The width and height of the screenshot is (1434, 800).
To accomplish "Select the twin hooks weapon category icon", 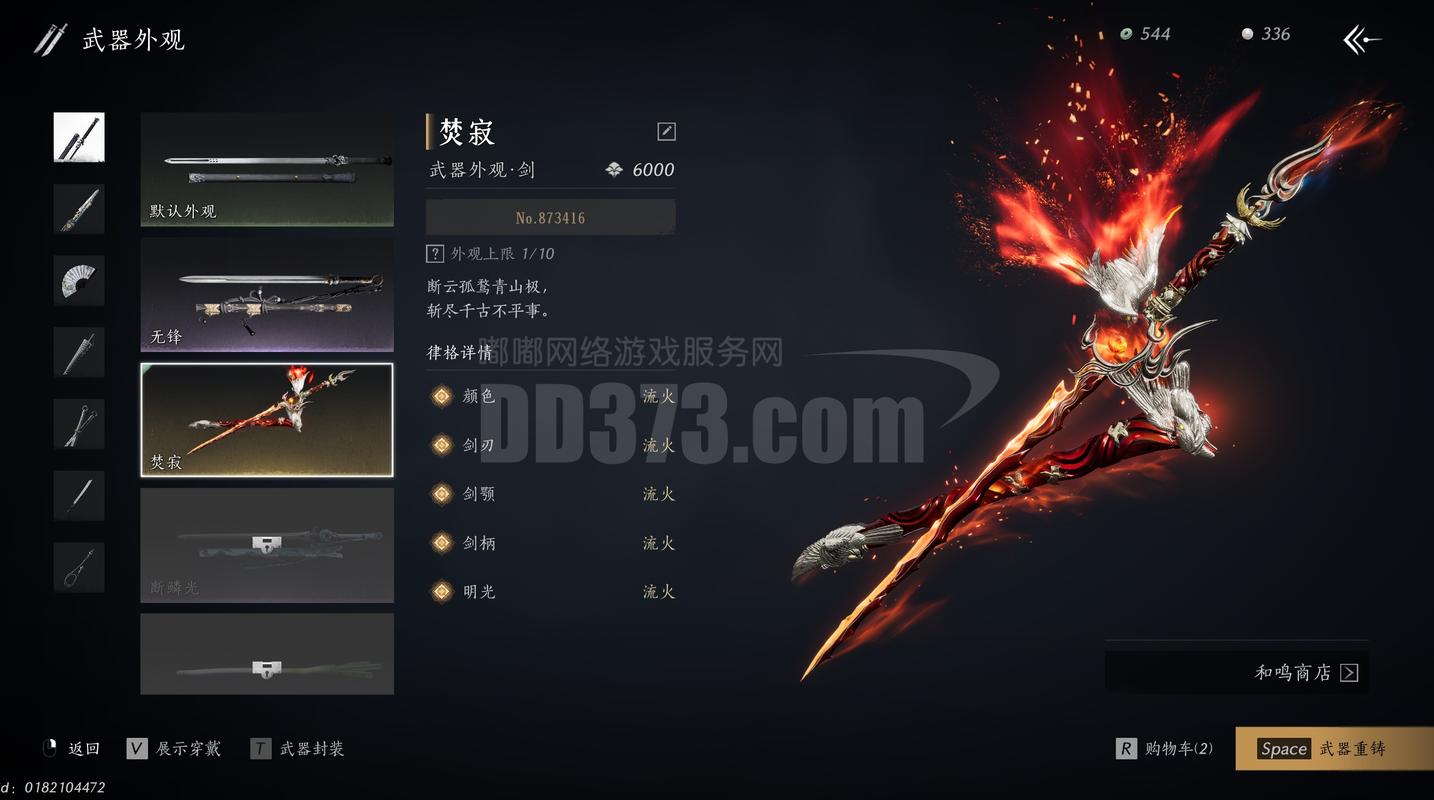I will pyautogui.click(x=78, y=423).
